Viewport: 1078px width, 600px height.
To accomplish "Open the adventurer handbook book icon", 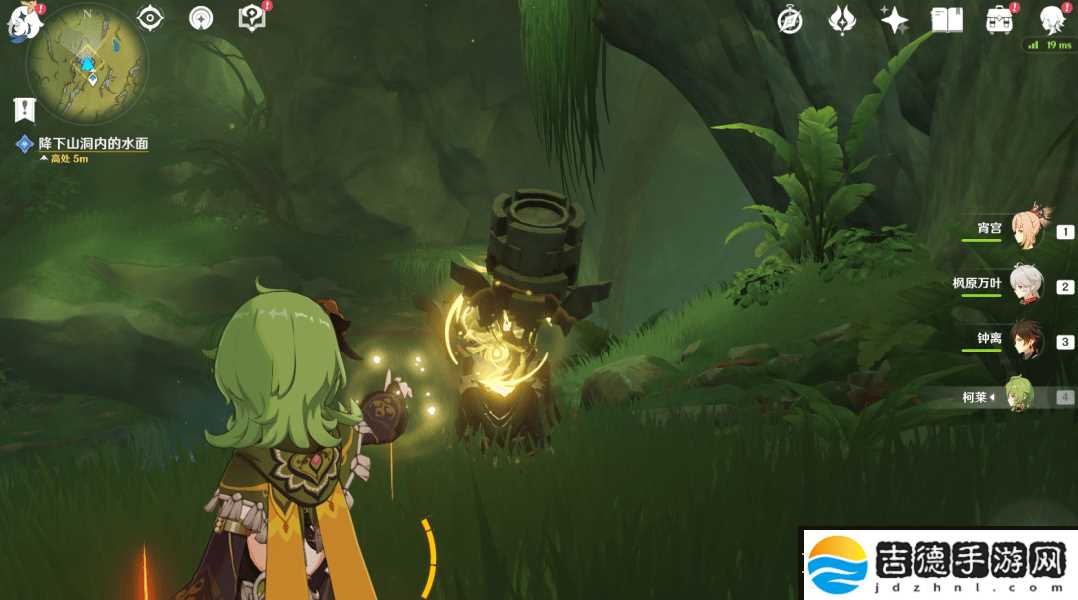I will pos(946,20).
